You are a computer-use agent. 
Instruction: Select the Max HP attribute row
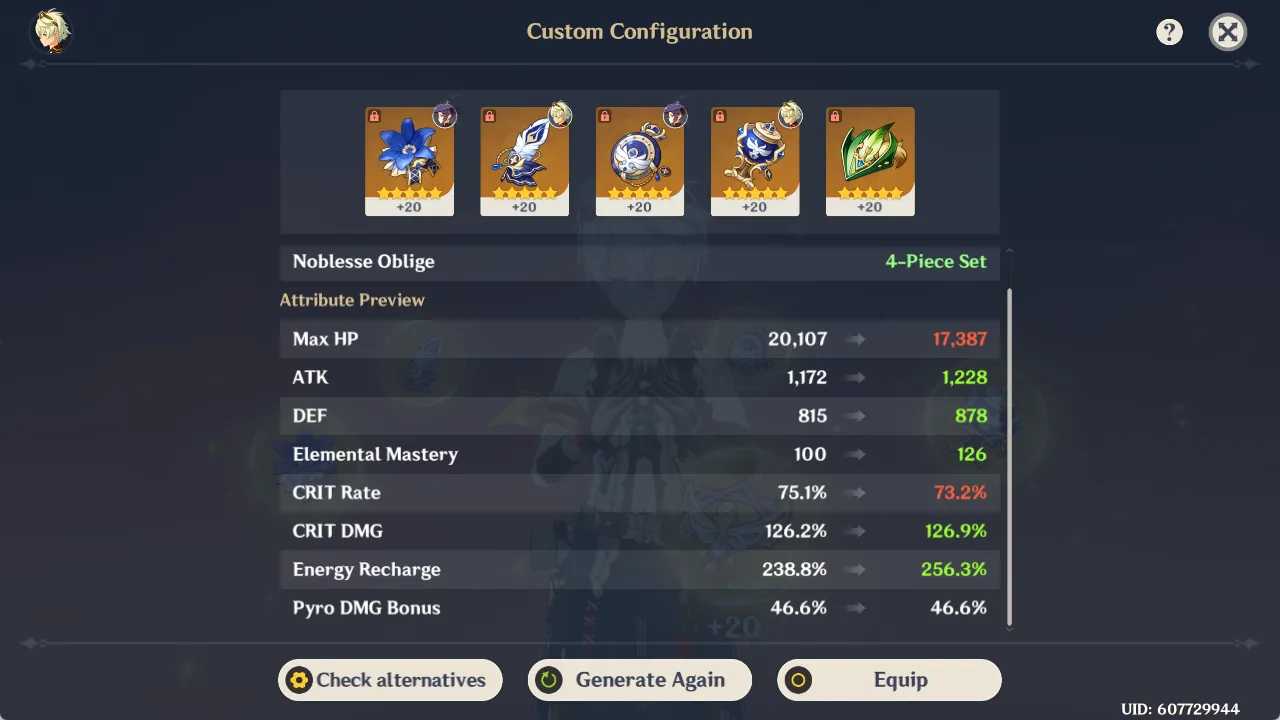click(x=640, y=338)
